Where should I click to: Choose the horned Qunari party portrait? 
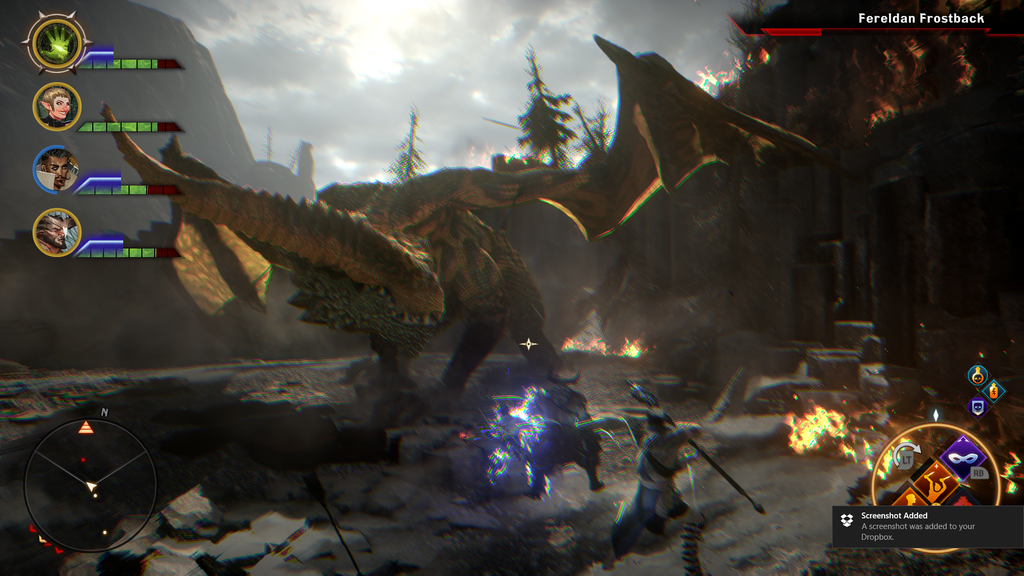(x=56, y=232)
